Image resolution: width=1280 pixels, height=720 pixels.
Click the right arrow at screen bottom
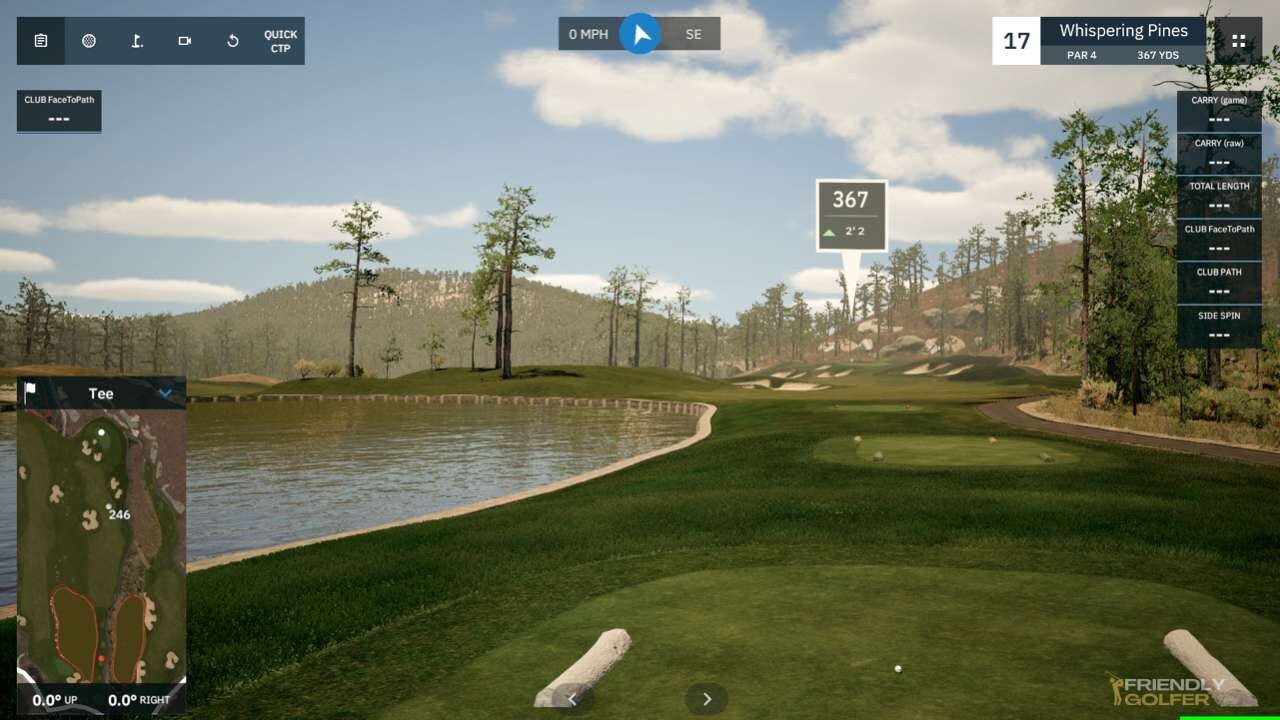click(x=706, y=699)
